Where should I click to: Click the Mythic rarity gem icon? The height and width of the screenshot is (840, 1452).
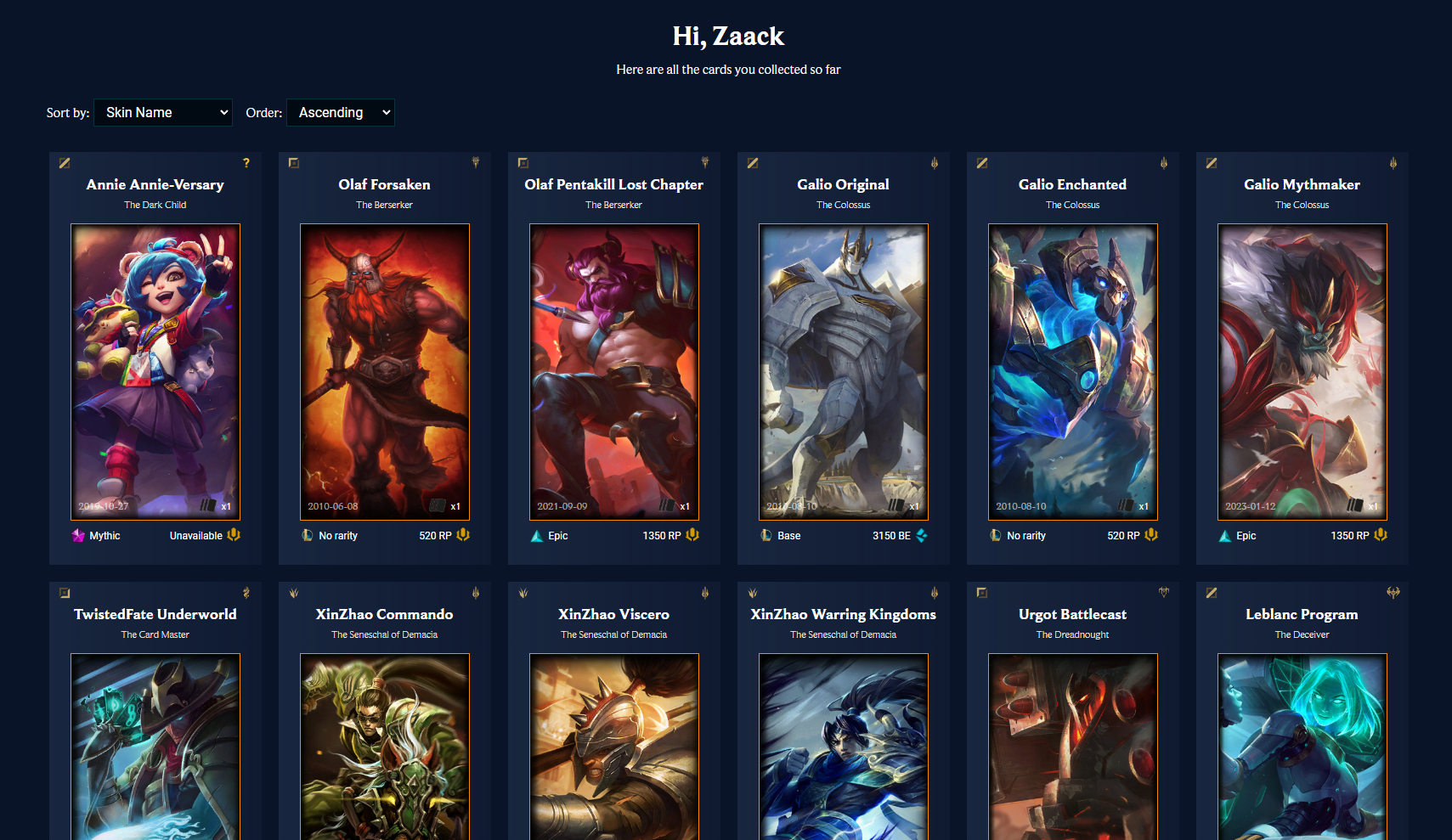[77, 535]
